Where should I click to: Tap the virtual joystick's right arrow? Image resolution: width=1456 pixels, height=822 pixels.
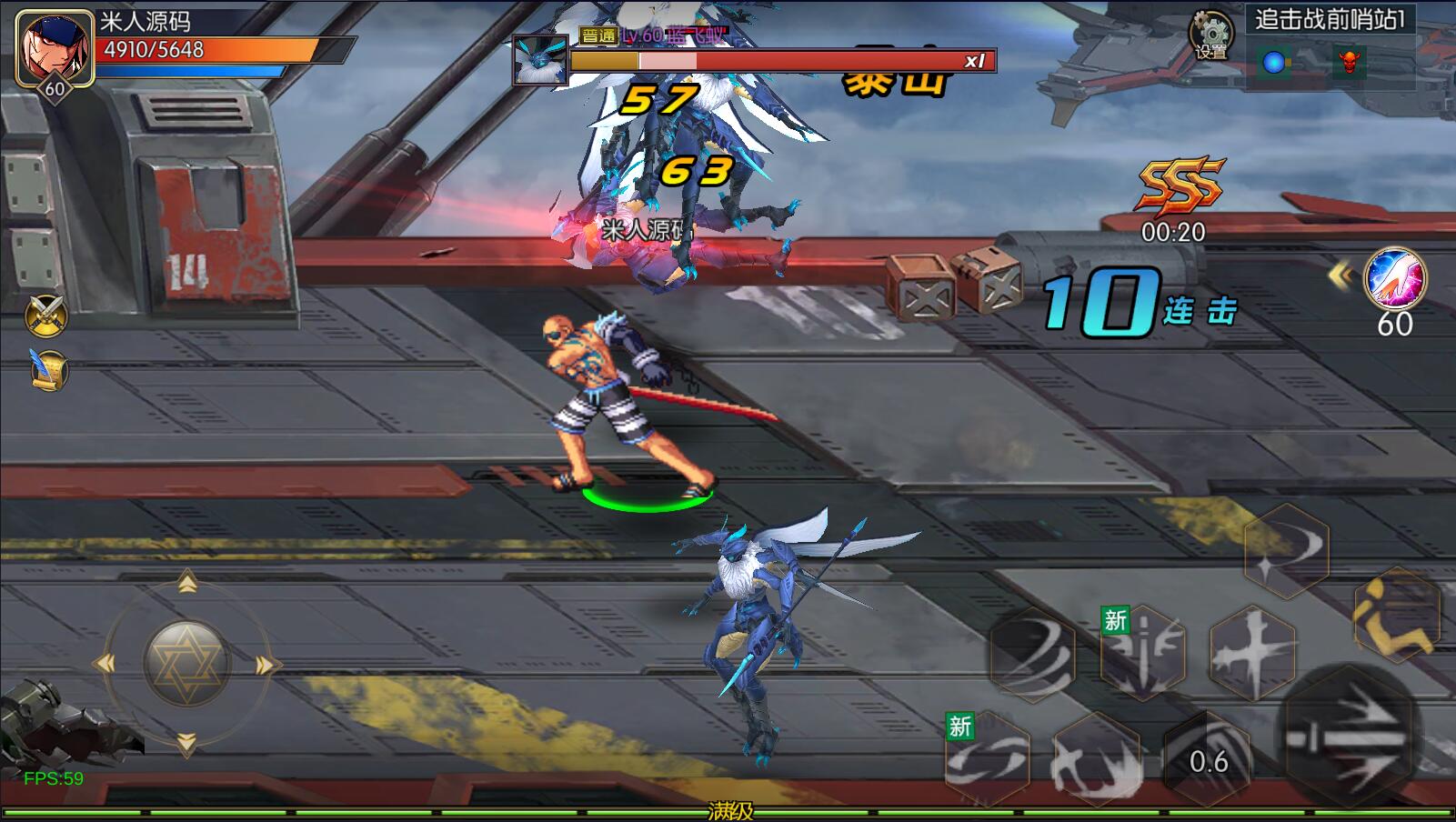[265, 666]
